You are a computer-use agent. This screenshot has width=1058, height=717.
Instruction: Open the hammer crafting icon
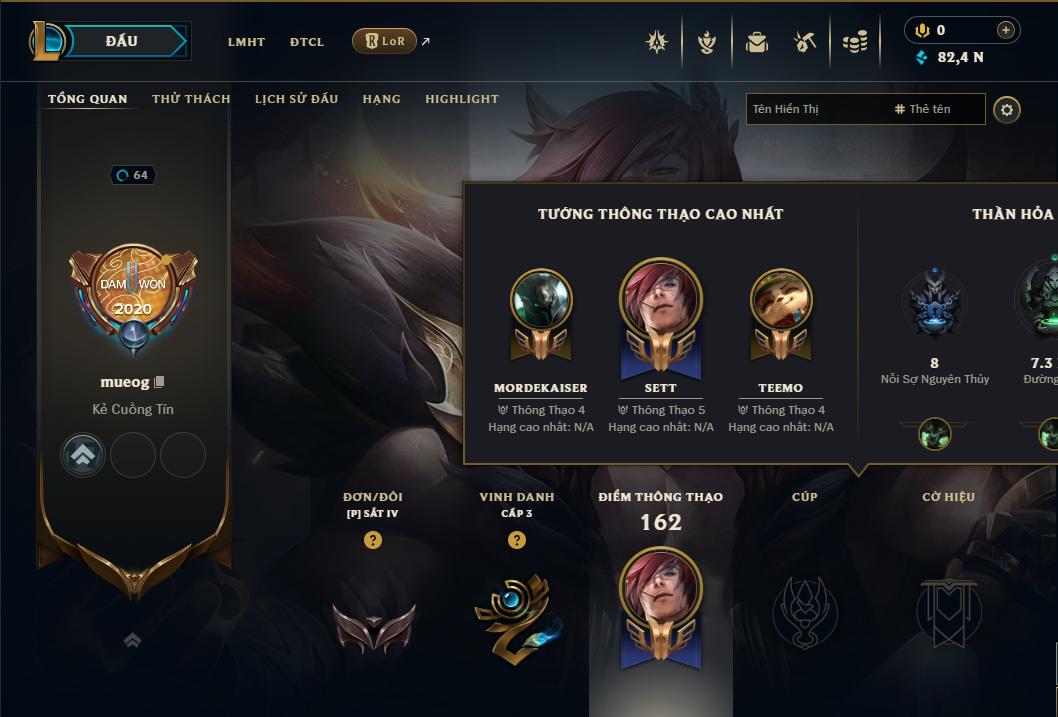click(805, 42)
